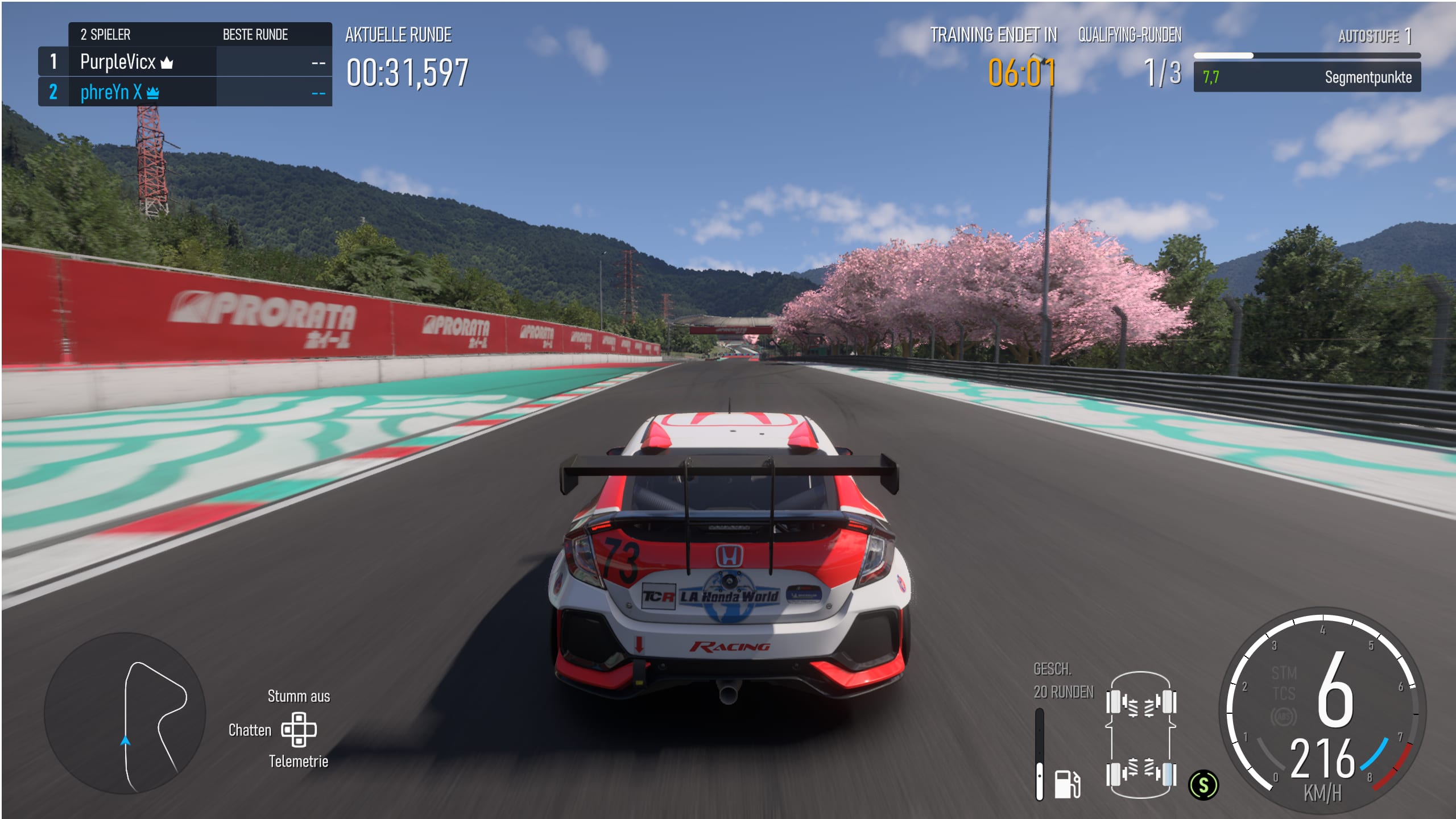This screenshot has height=819, width=1456.
Task: Click the speedometer tachometer gauge
Action: coord(1322,711)
